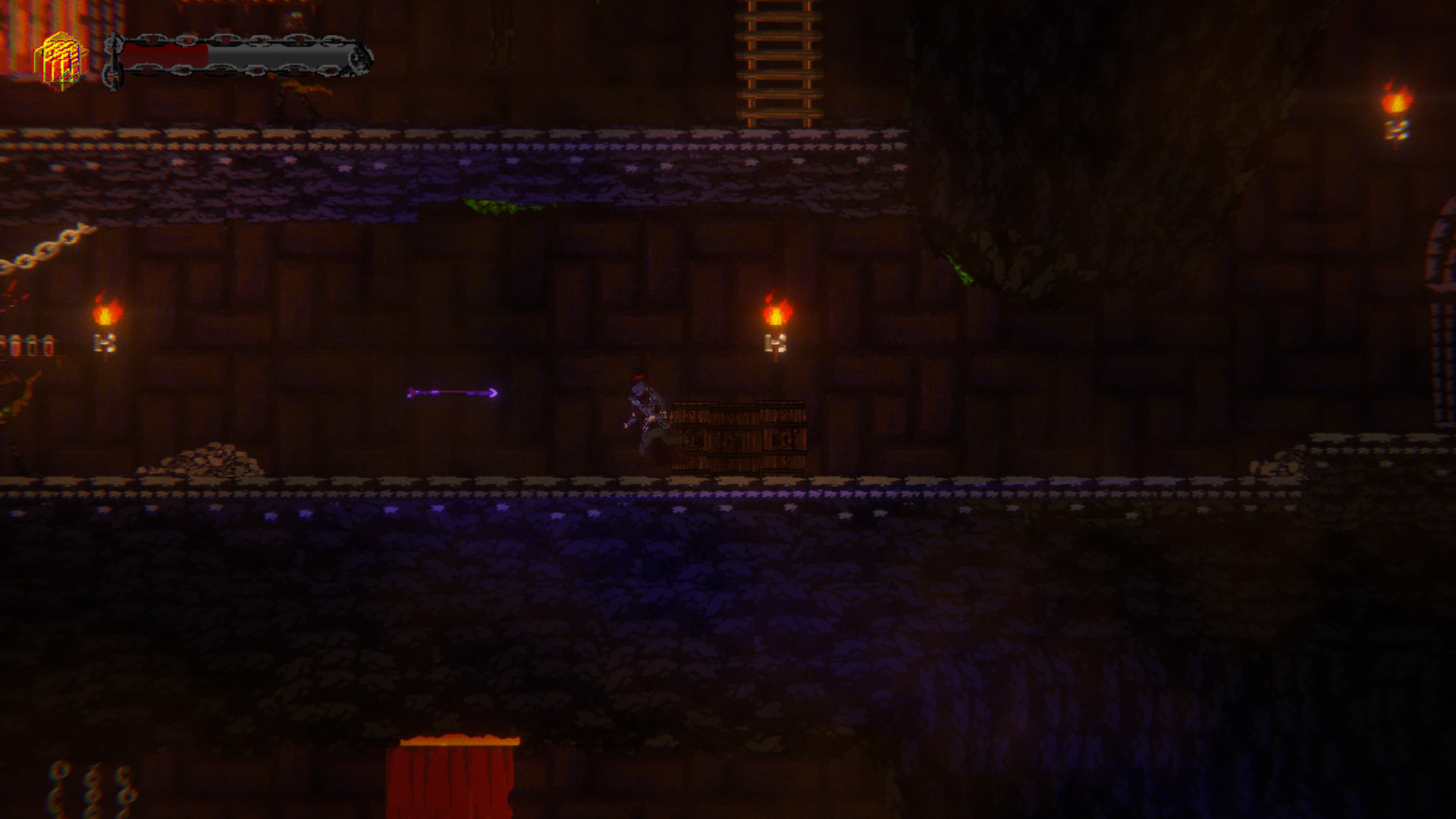Click the wooden ladder at the top
The height and width of the screenshot is (819, 1456).
point(777,61)
